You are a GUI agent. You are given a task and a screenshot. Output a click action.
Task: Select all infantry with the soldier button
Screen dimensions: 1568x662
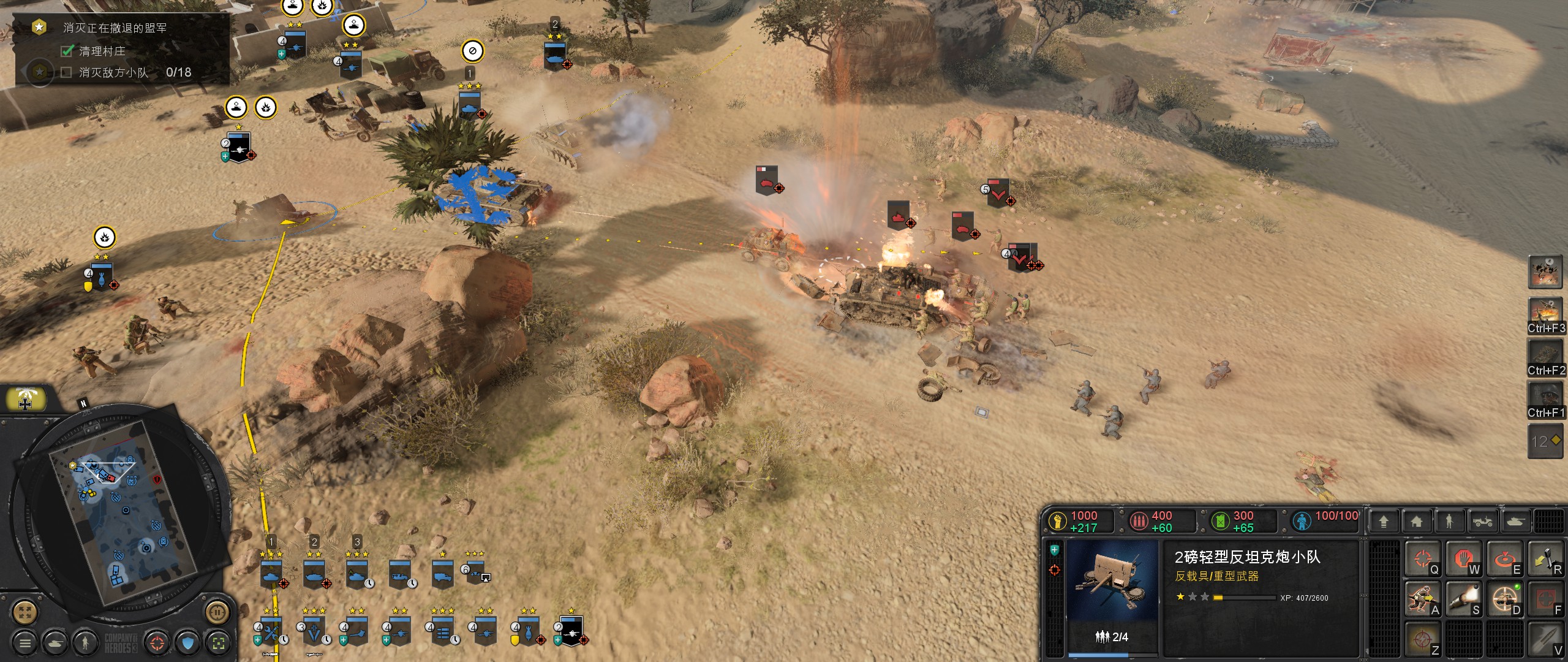click(86, 642)
